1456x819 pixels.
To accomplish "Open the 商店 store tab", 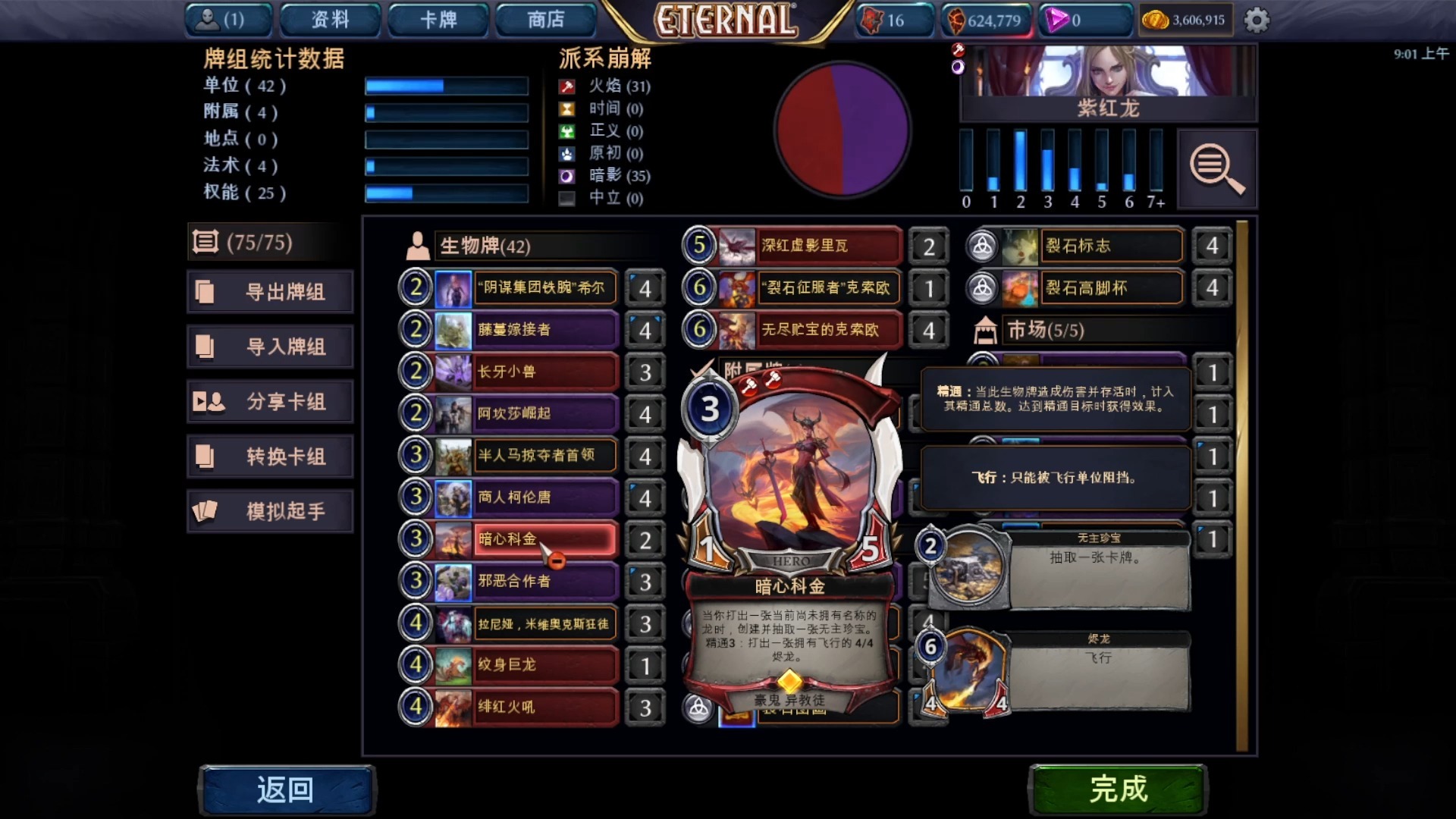I will coord(546,20).
